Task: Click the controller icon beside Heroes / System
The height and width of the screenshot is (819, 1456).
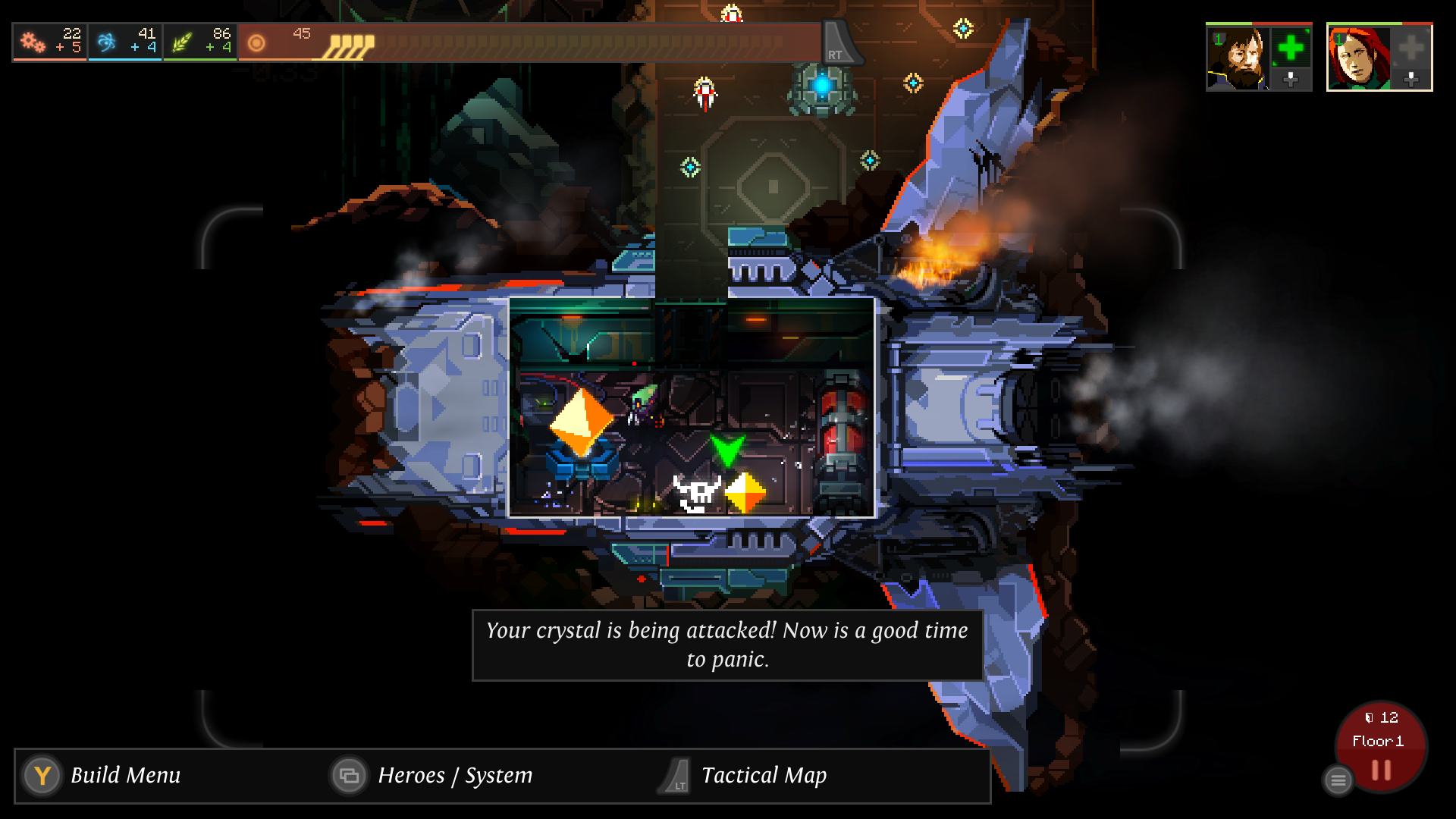Action: coord(350,776)
